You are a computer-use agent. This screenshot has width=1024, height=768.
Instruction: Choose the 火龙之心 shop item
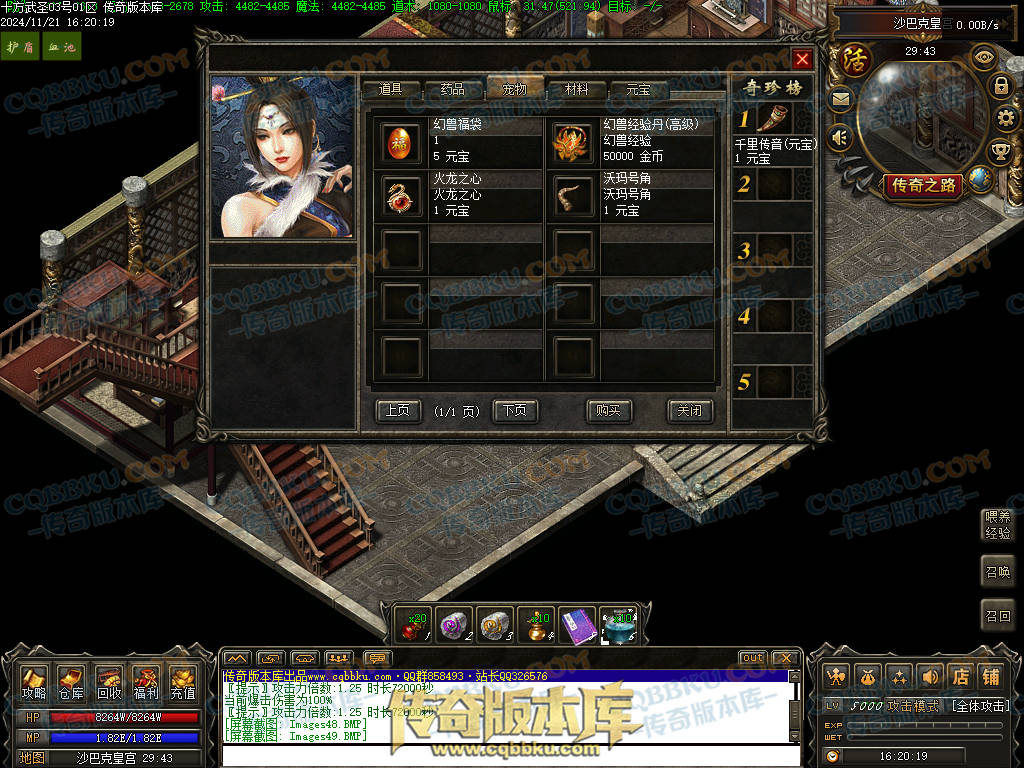[404, 196]
